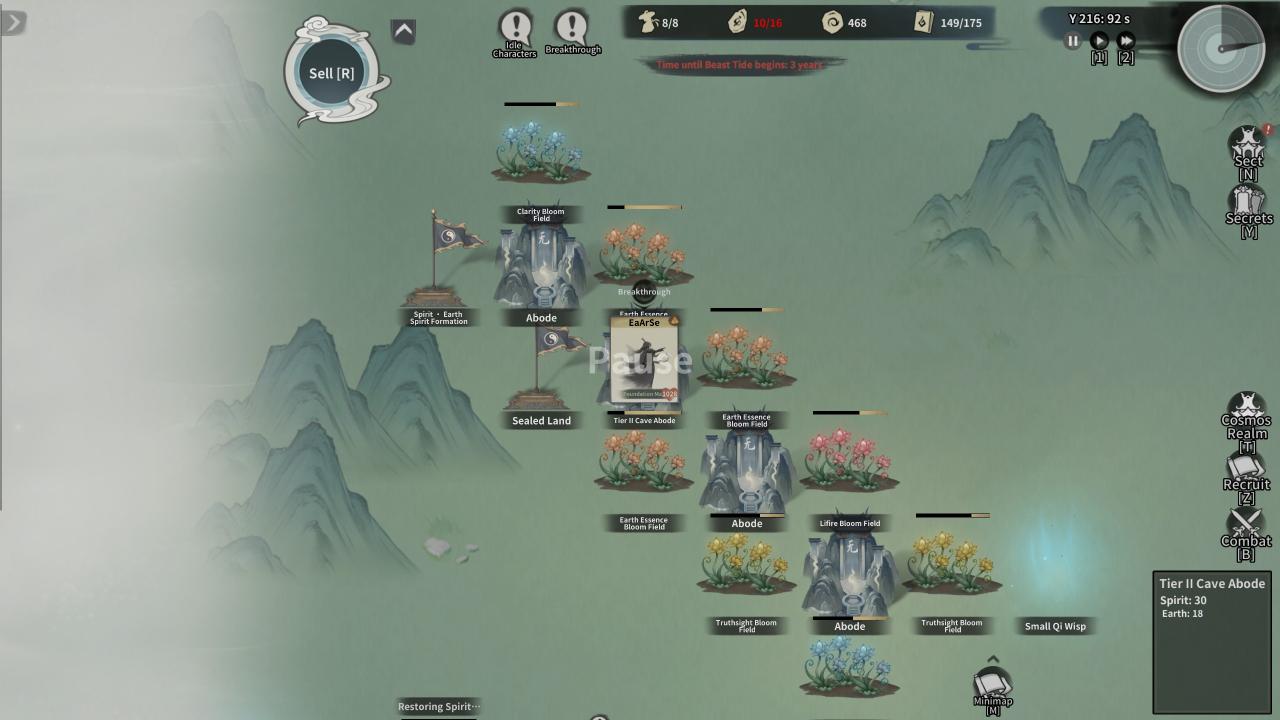Screen dimensions: 1280x720
Task: Open the Combat menu
Action: click(1246, 529)
